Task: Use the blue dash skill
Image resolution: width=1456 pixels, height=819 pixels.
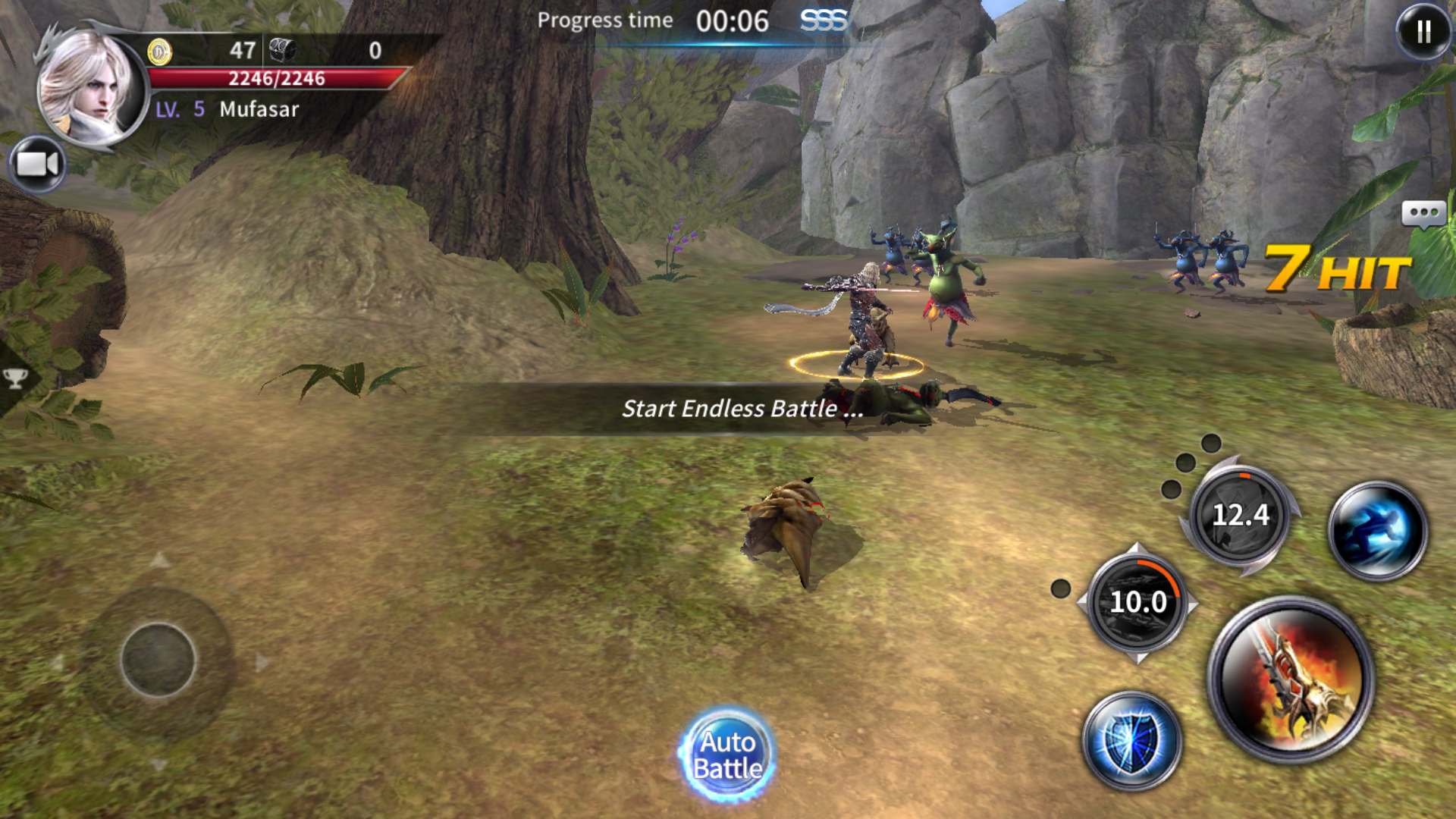Action: [x=1378, y=530]
